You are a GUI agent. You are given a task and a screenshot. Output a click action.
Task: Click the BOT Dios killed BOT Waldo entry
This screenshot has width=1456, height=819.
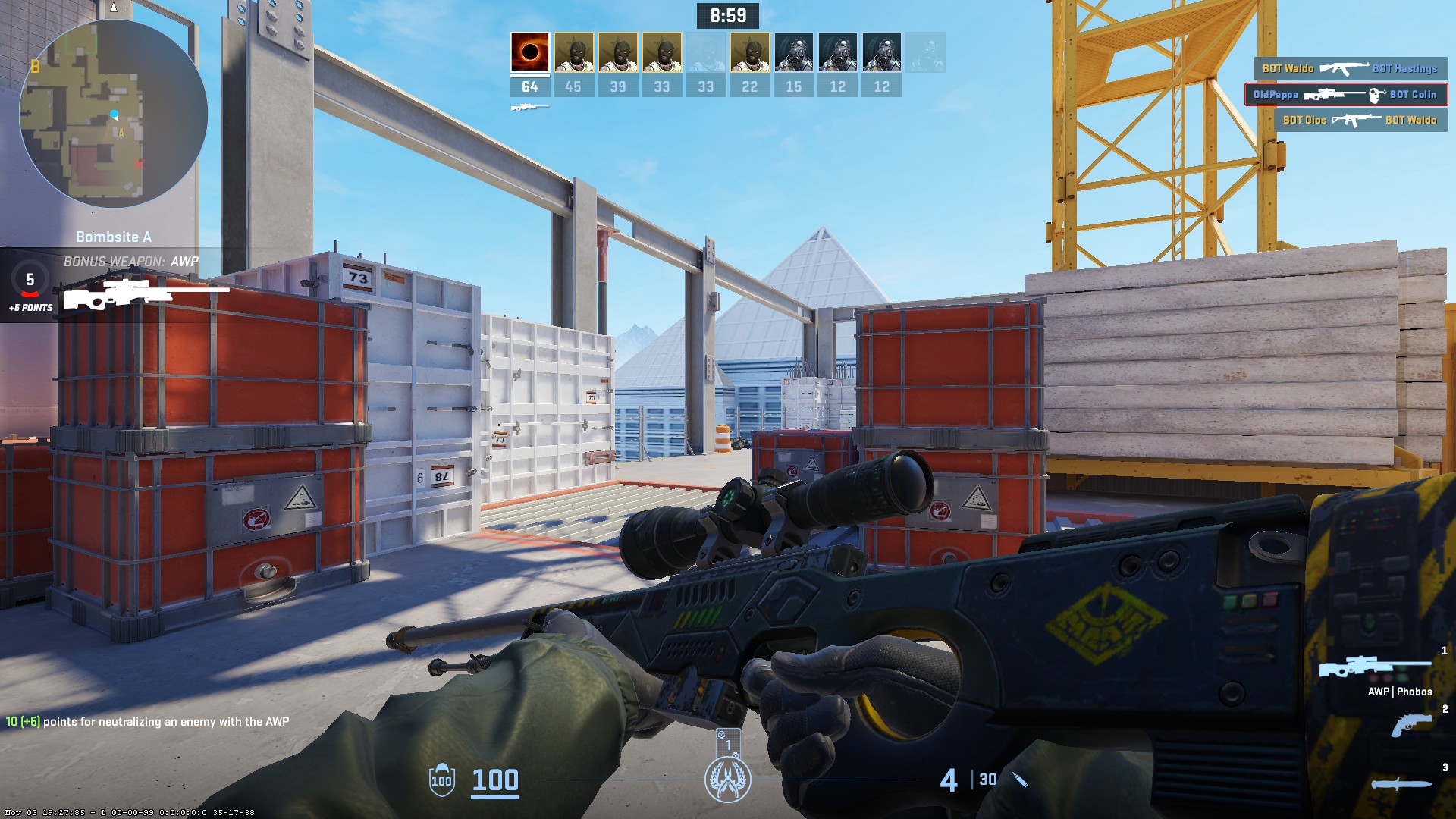click(x=1360, y=121)
